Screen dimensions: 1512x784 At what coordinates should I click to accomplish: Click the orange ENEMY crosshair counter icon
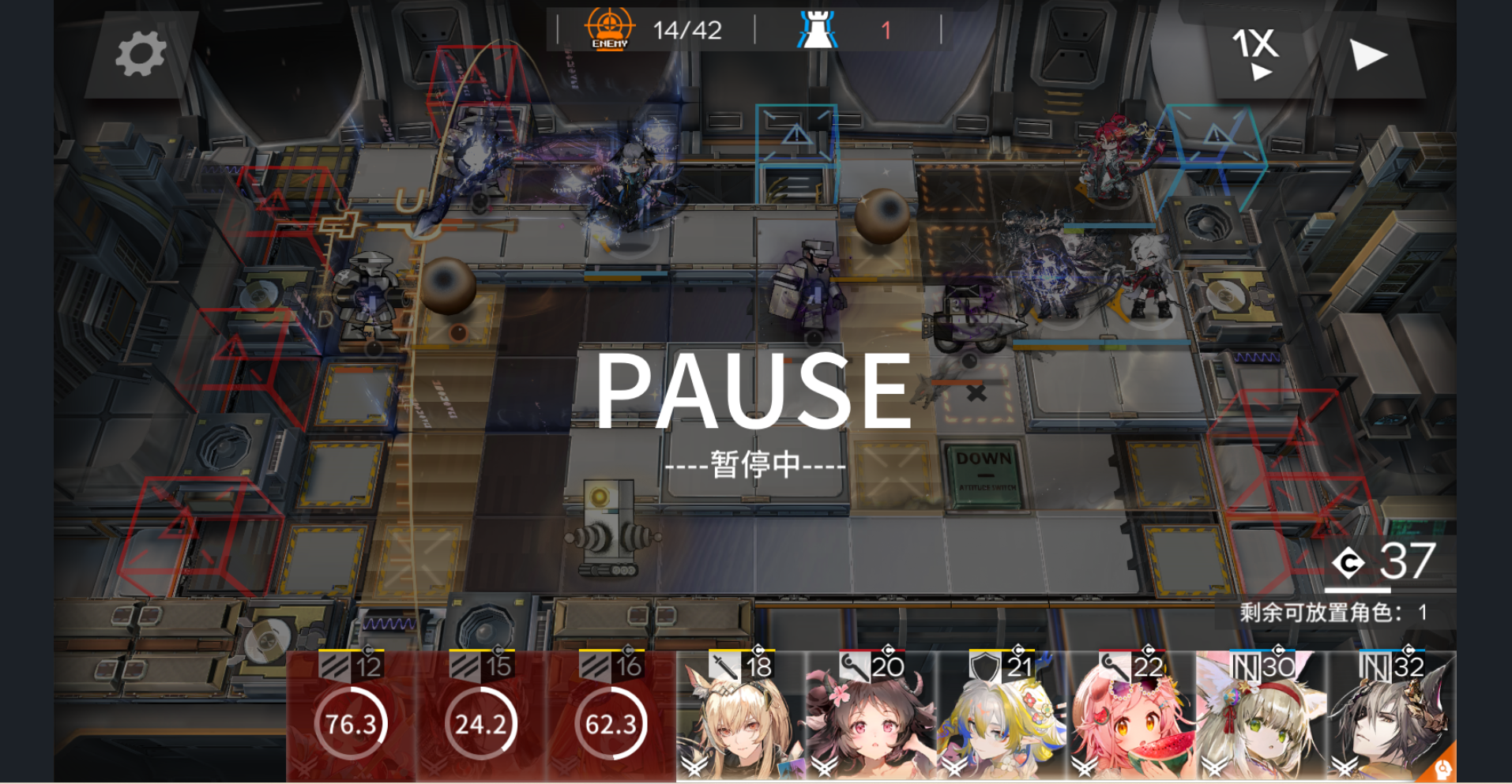pos(609,28)
